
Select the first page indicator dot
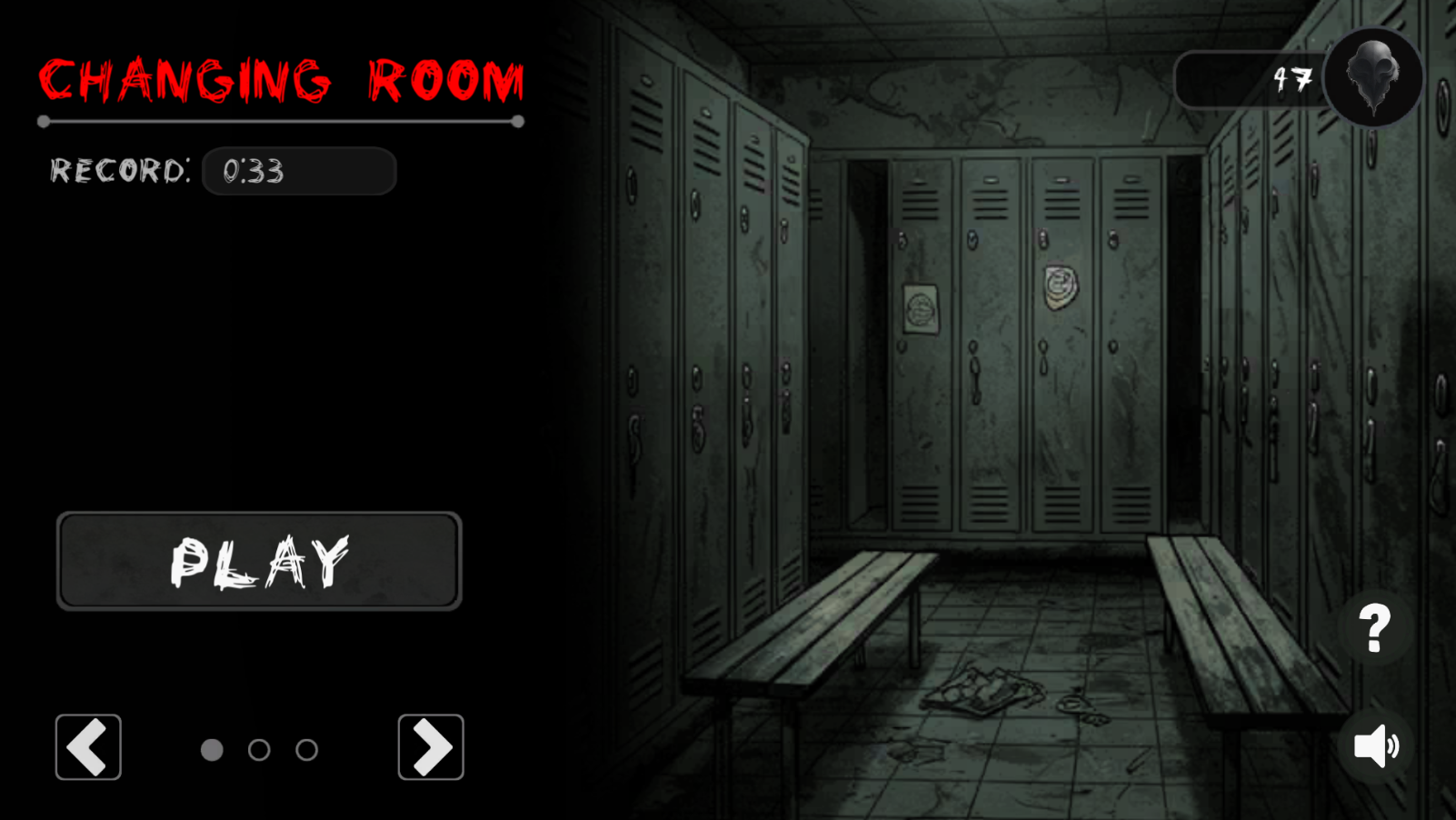pyautogui.click(x=213, y=750)
